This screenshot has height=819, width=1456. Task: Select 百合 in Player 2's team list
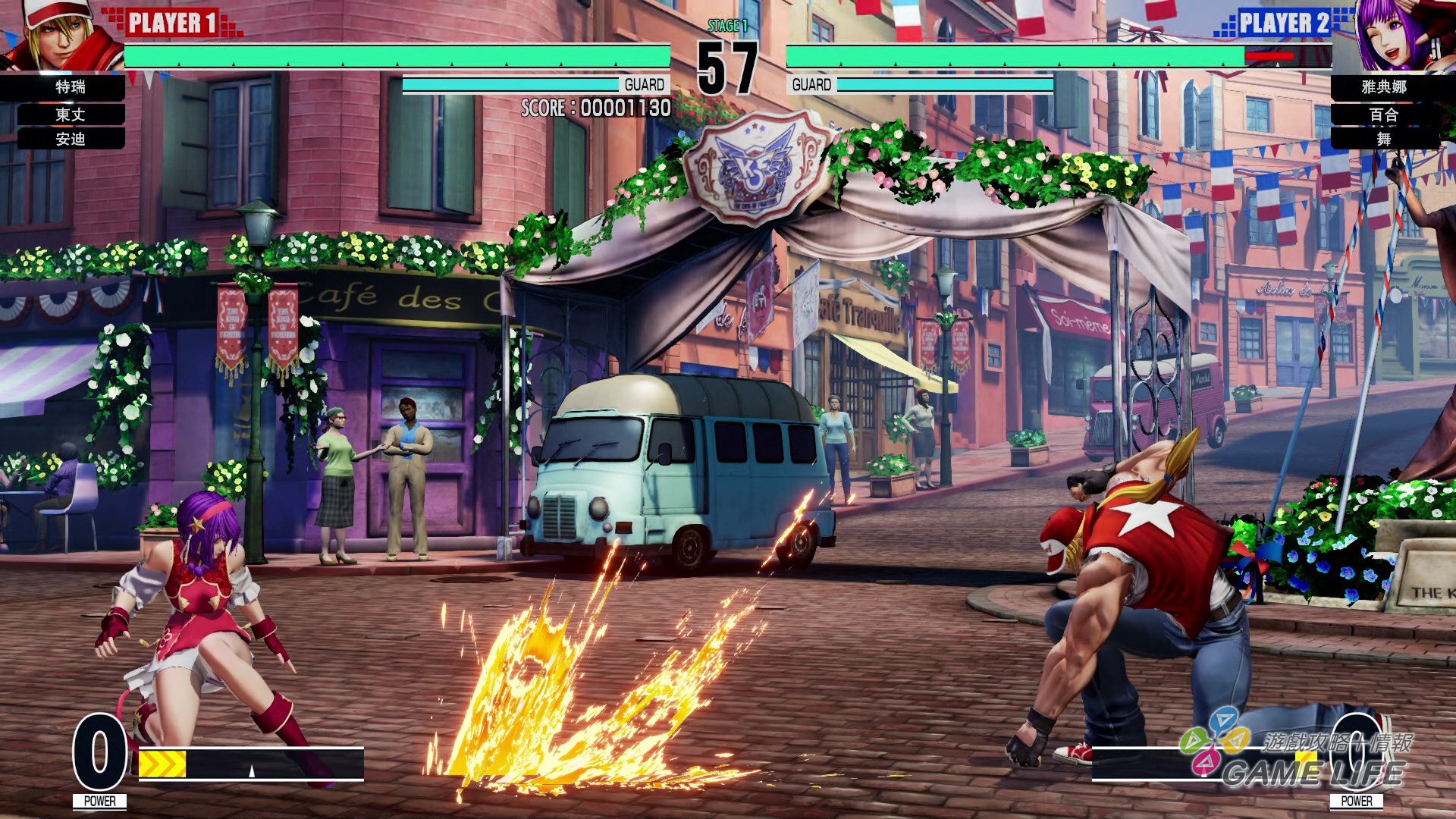[1384, 115]
